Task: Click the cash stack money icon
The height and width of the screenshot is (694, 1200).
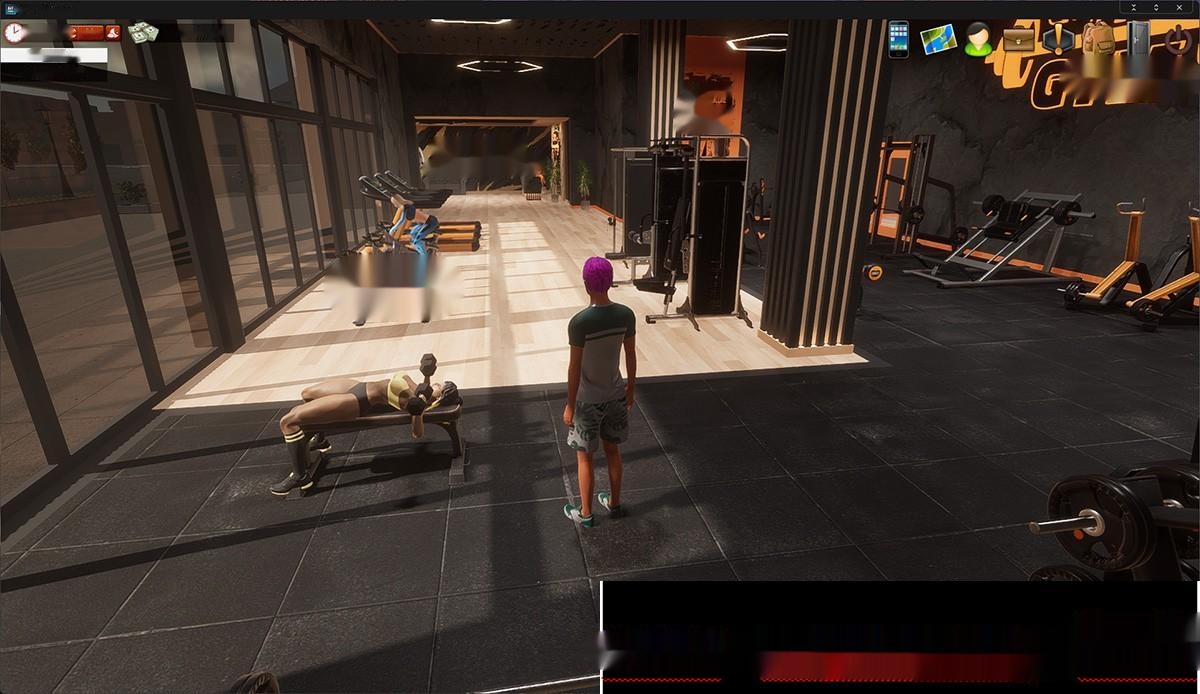Action: [143, 33]
